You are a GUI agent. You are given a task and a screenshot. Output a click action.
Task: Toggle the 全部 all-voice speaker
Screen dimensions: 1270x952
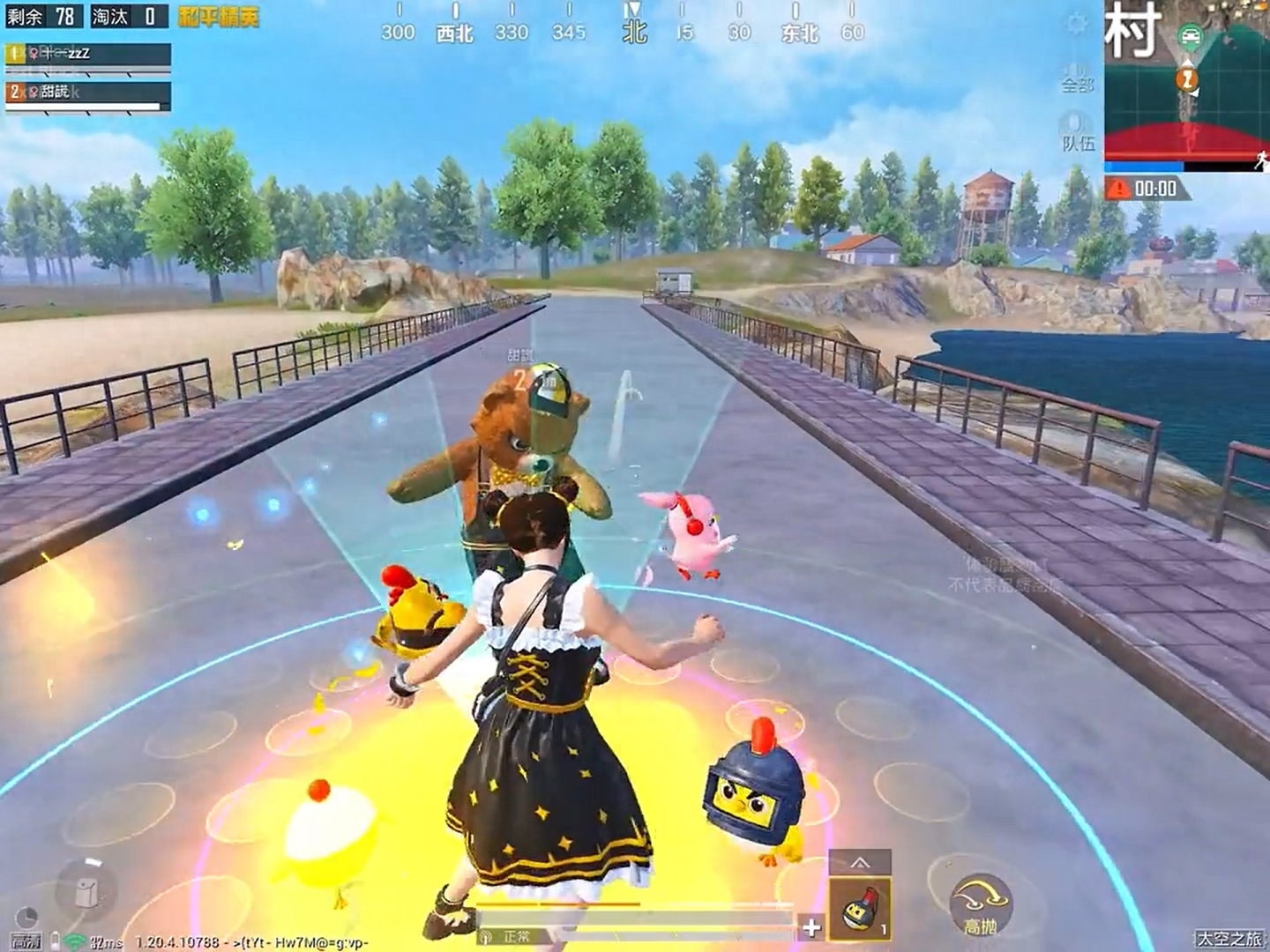coord(1077,75)
